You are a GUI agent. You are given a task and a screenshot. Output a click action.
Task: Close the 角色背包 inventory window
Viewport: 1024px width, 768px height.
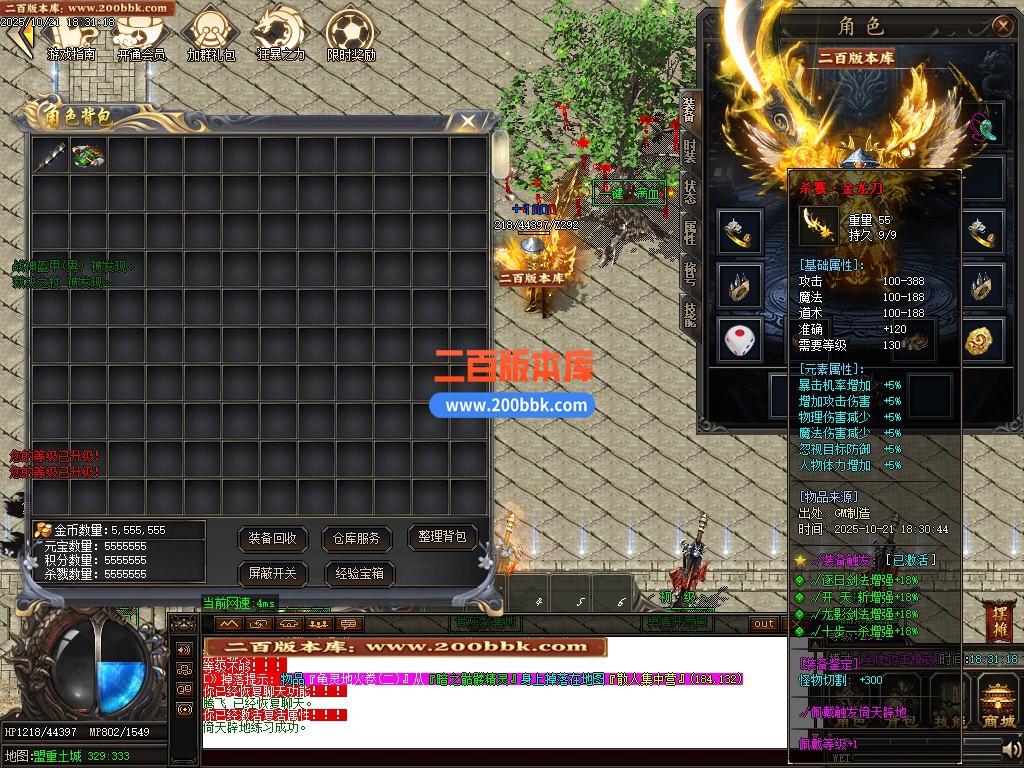point(467,121)
